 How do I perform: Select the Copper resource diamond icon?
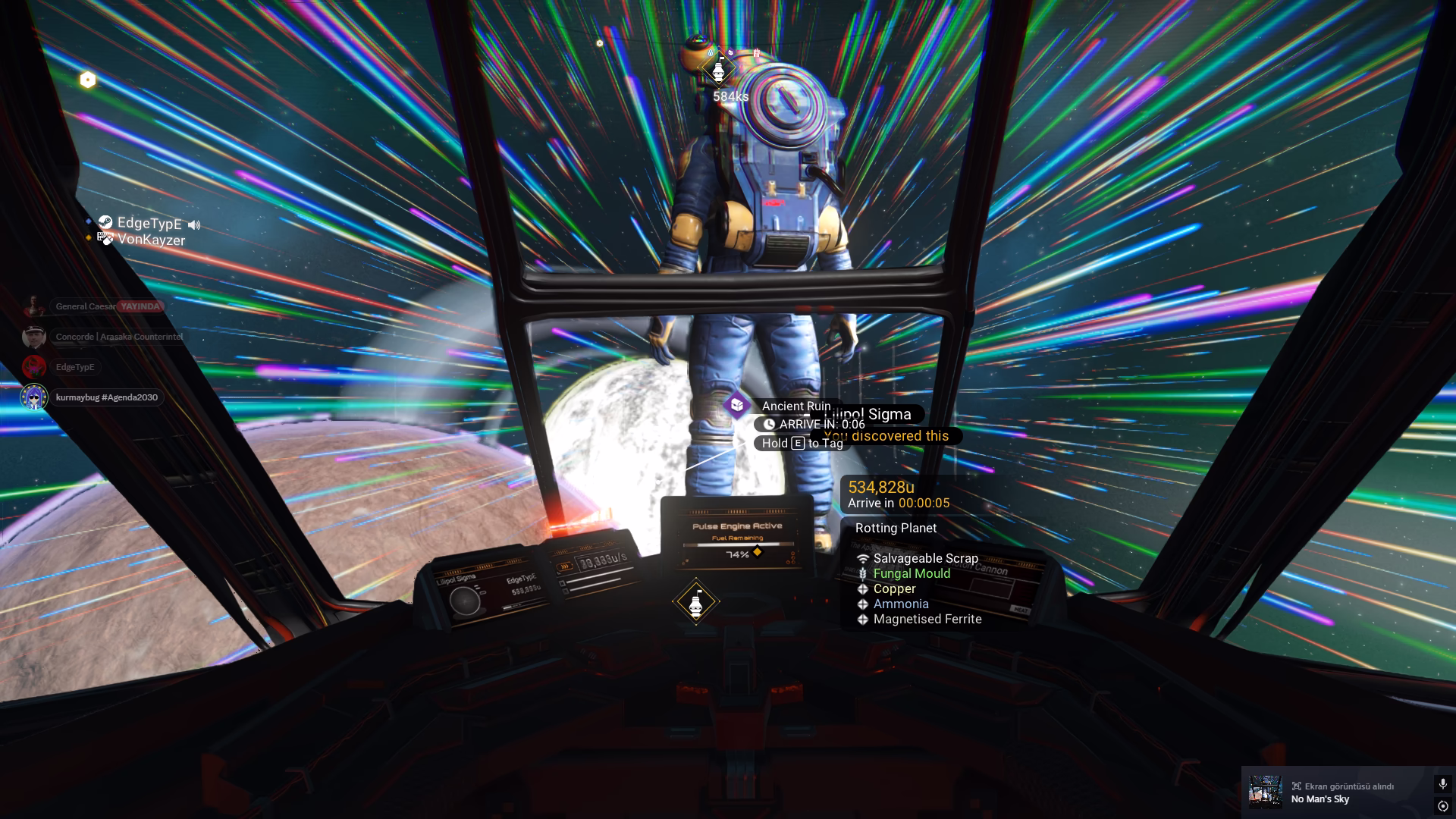coord(862,588)
